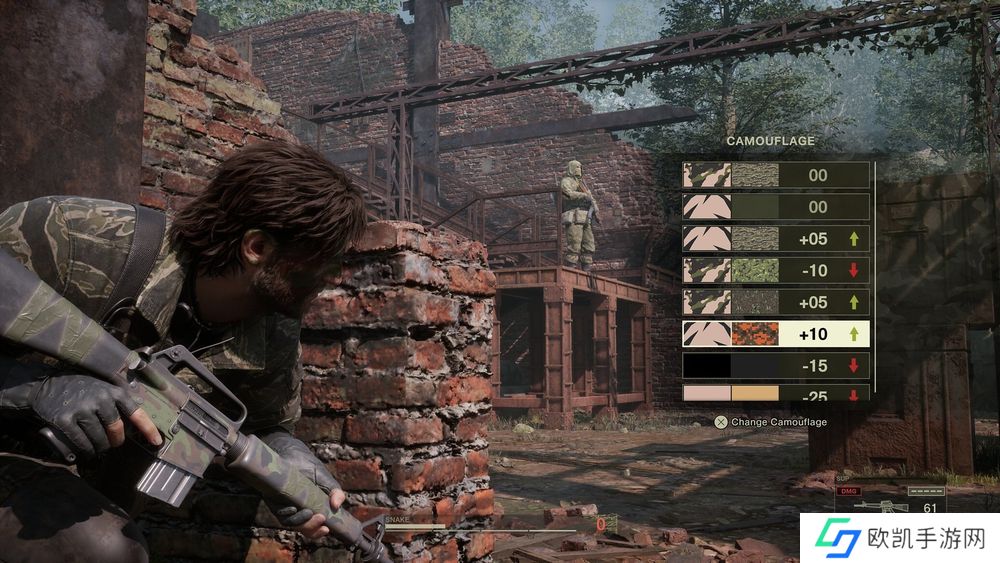The height and width of the screenshot is (563, 1000).
Task: Choose the -10 bright green leaf camouflage
Action: click(x=775, y=270)
